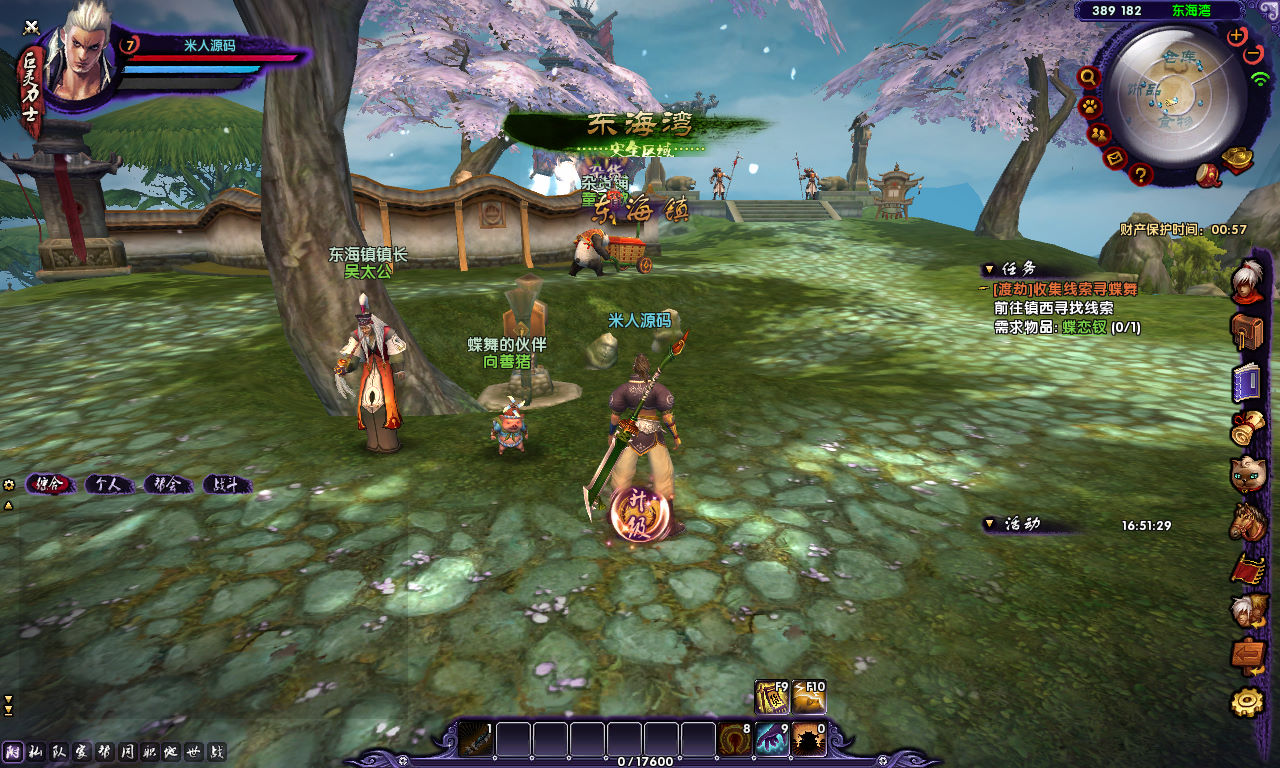This screenshot has height=768, width=1280.
Task: Open the paw print pet icon
Action: tap(1090, 105)
